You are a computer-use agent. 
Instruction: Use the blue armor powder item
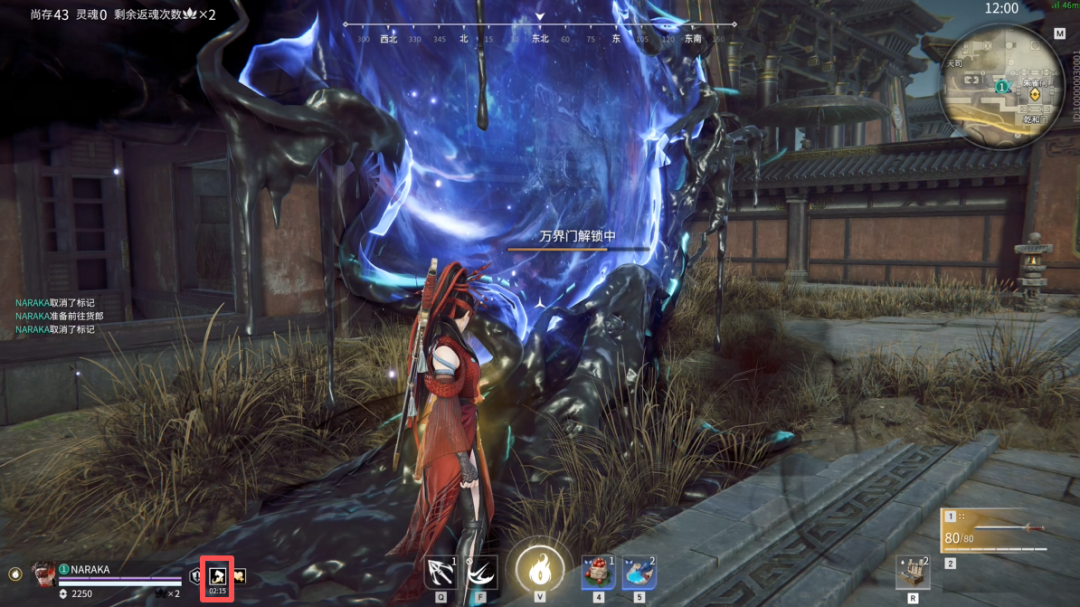(639, 572)
